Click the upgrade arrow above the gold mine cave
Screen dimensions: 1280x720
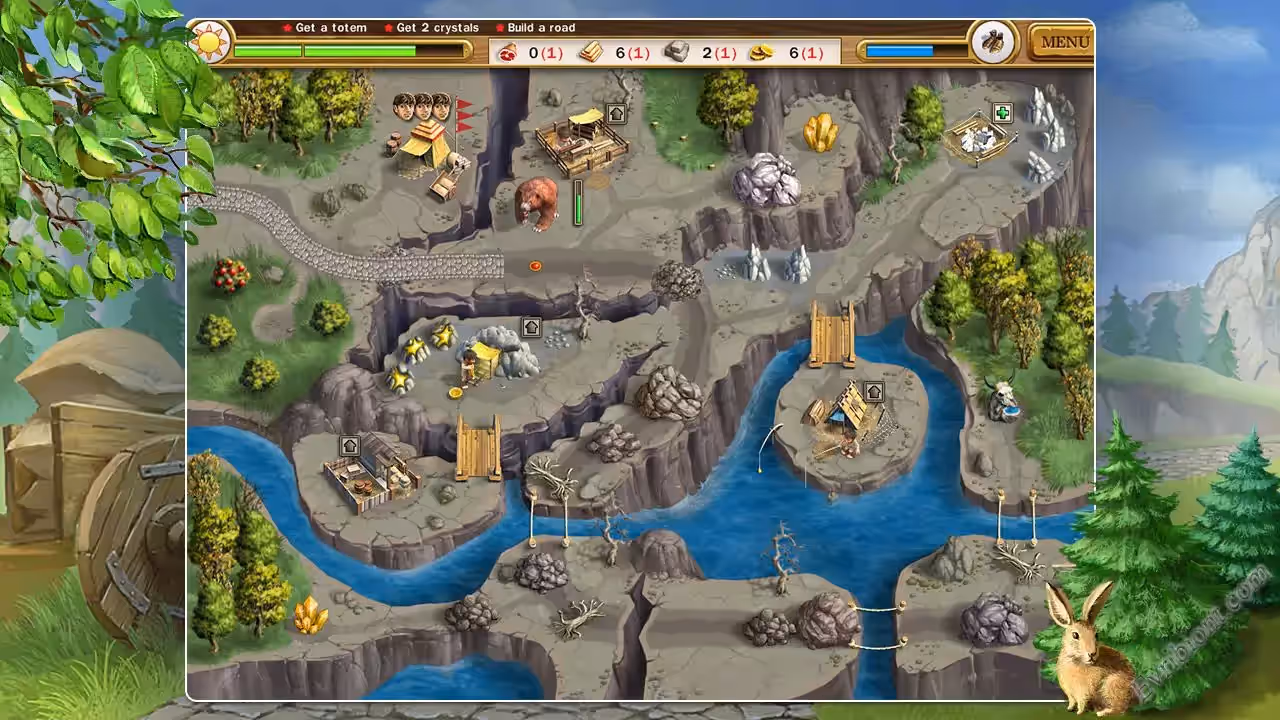[x=531, y=327]
